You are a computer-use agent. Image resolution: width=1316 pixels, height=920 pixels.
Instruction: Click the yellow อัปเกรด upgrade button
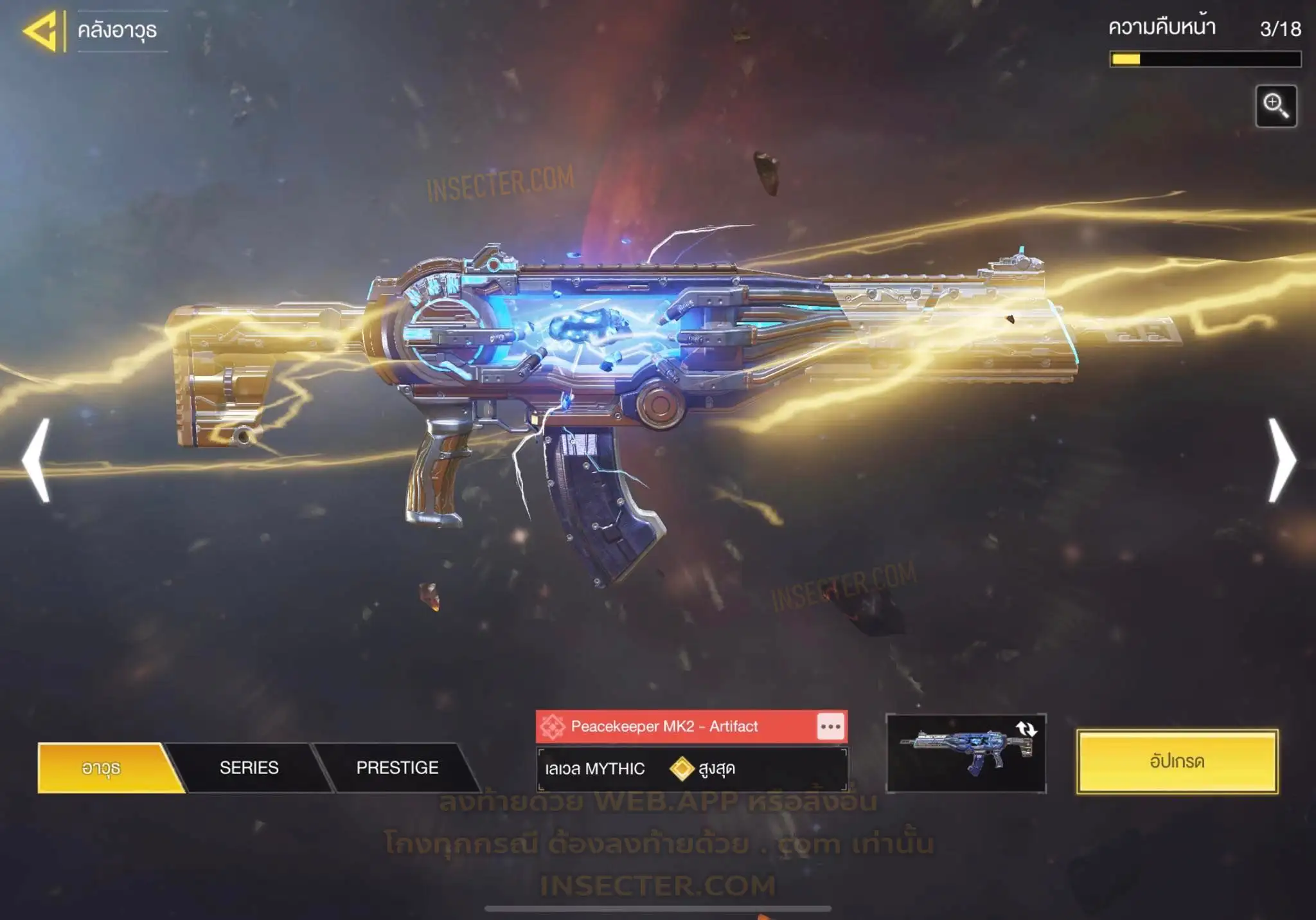tap(1177, 761)
